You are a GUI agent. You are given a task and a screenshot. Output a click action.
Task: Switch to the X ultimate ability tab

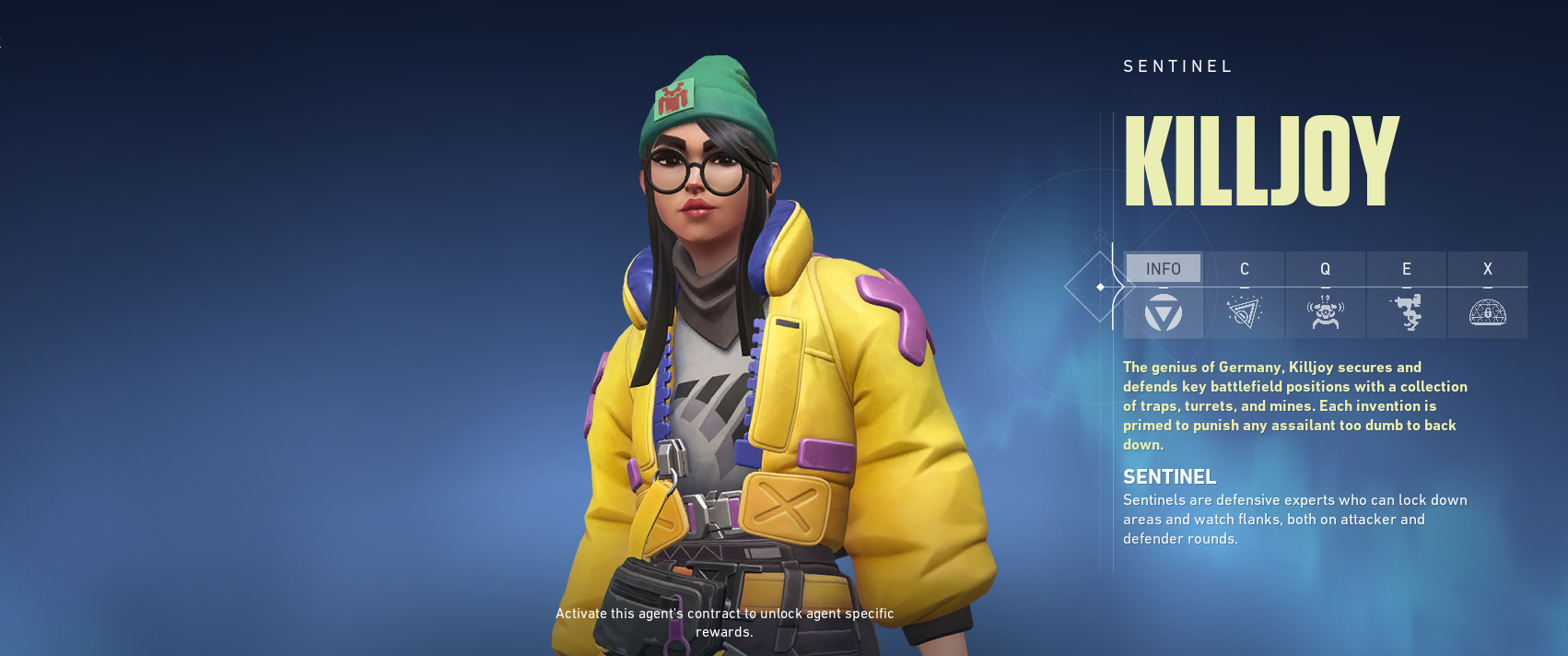1488,294
